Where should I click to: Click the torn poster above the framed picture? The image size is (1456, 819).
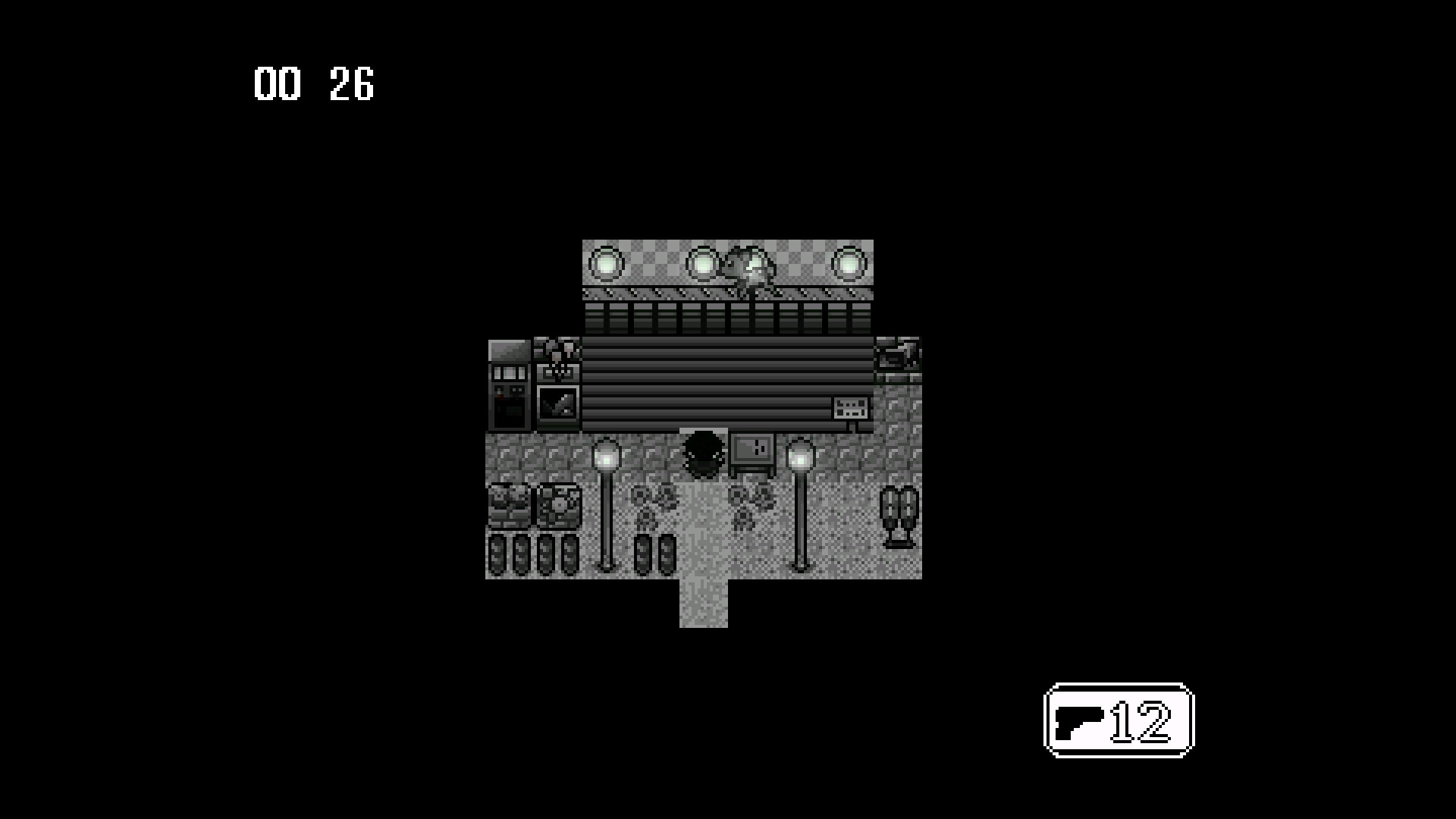pyautogui.click(x=559, y=358)
